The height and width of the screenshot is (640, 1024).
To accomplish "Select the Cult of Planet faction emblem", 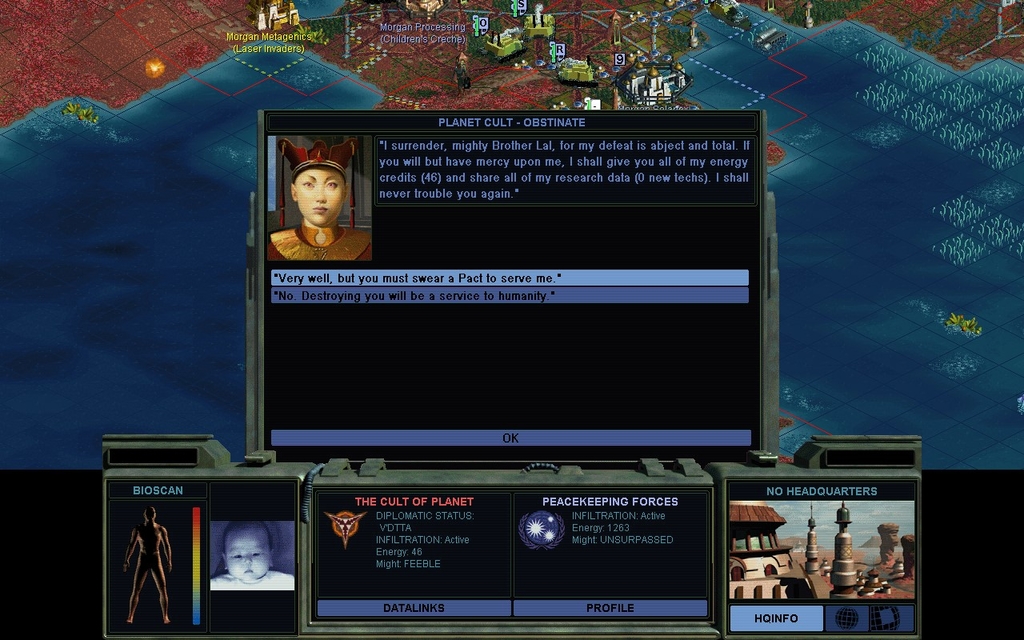I will coord(345,529).
